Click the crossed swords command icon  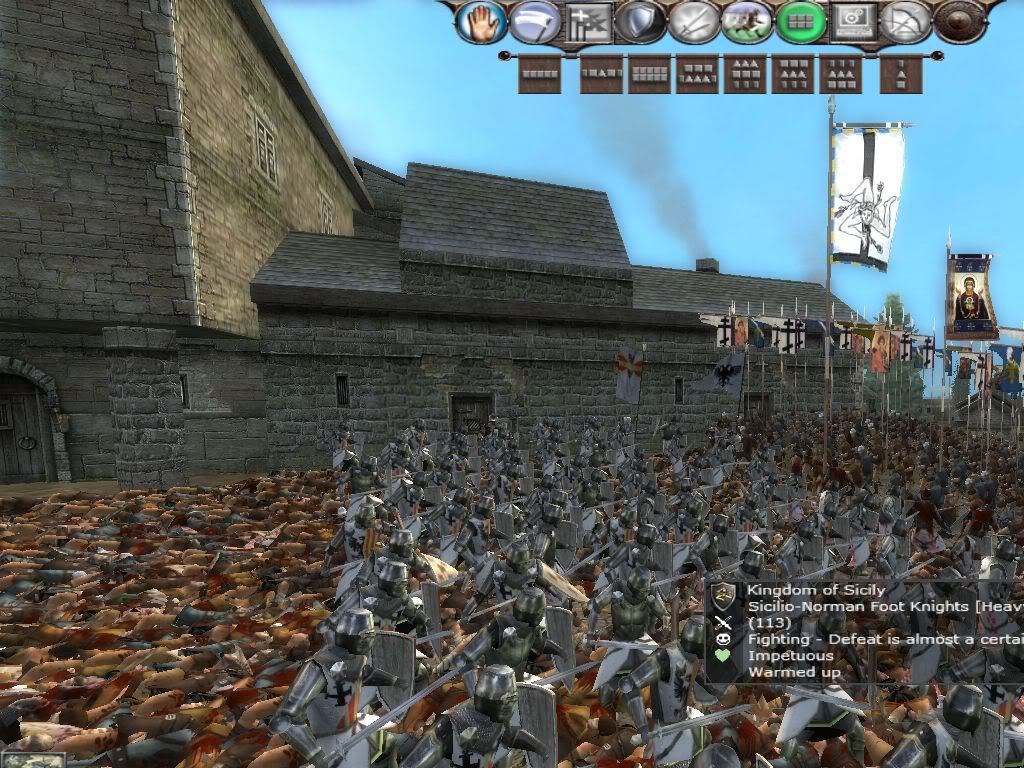pyautogui.click(x=694, y=21)
